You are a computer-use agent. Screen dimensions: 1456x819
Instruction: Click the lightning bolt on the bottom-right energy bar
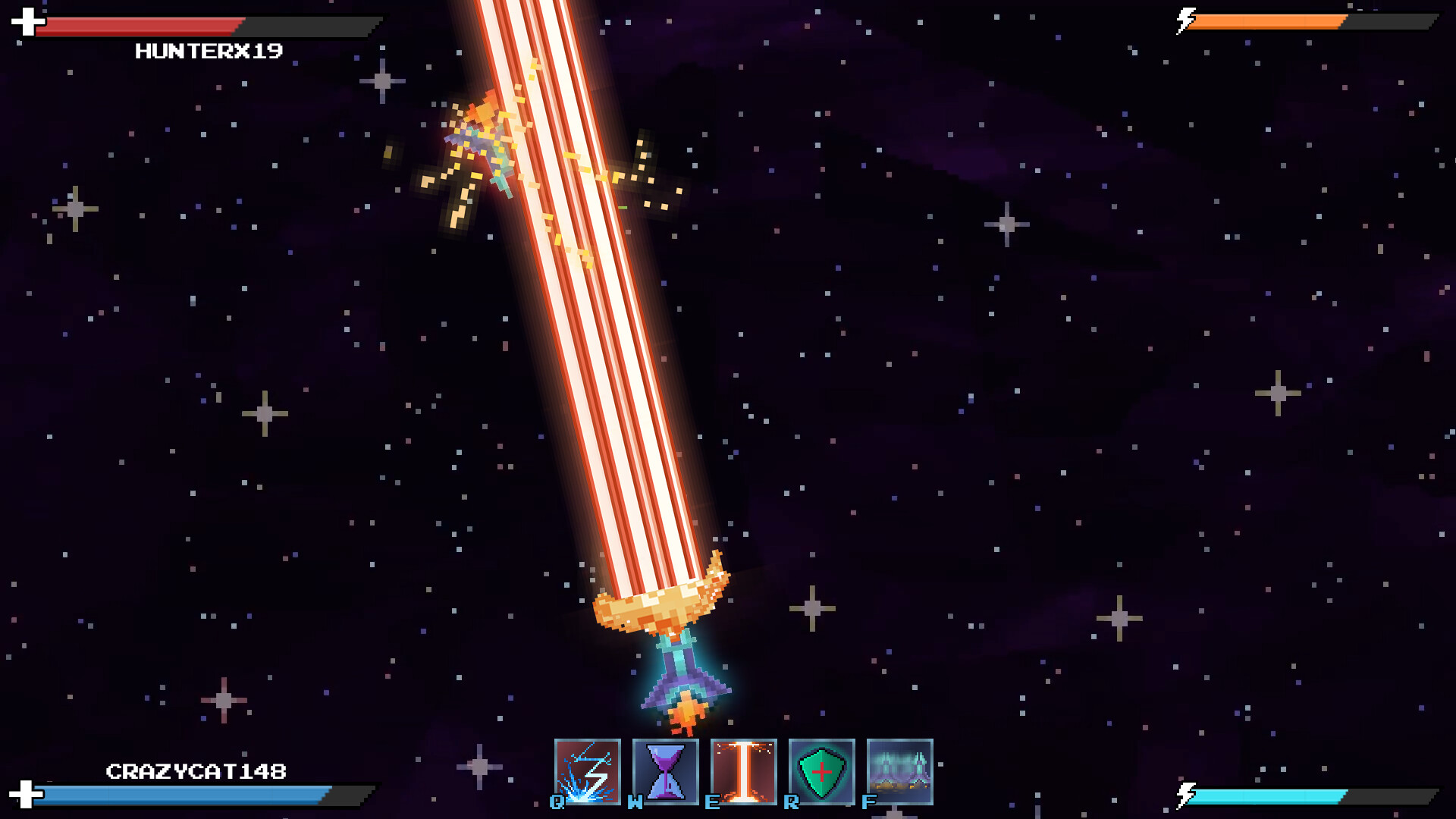[1185, 796]
